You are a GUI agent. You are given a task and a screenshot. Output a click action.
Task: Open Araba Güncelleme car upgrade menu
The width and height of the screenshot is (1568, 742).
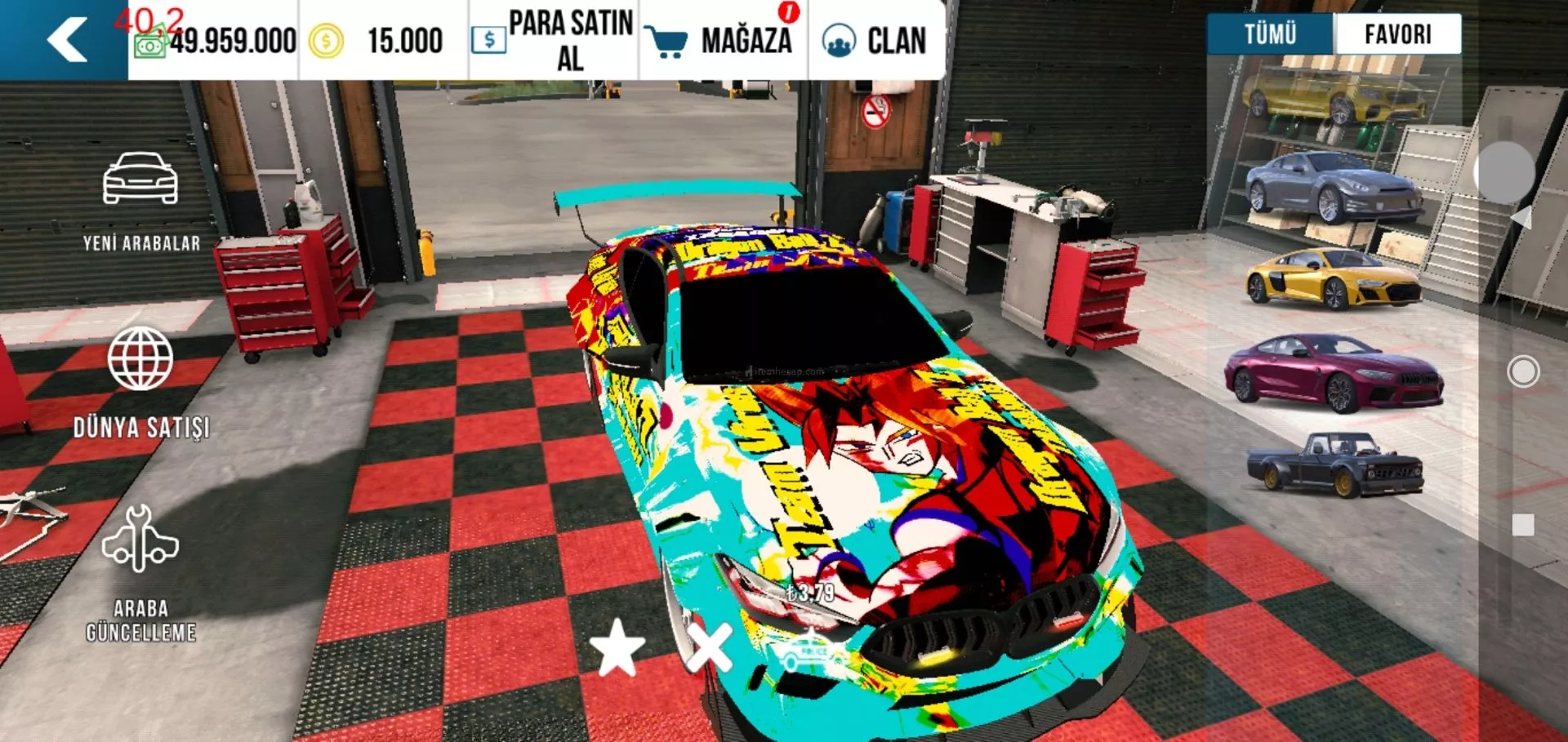(x=140, y=571)
